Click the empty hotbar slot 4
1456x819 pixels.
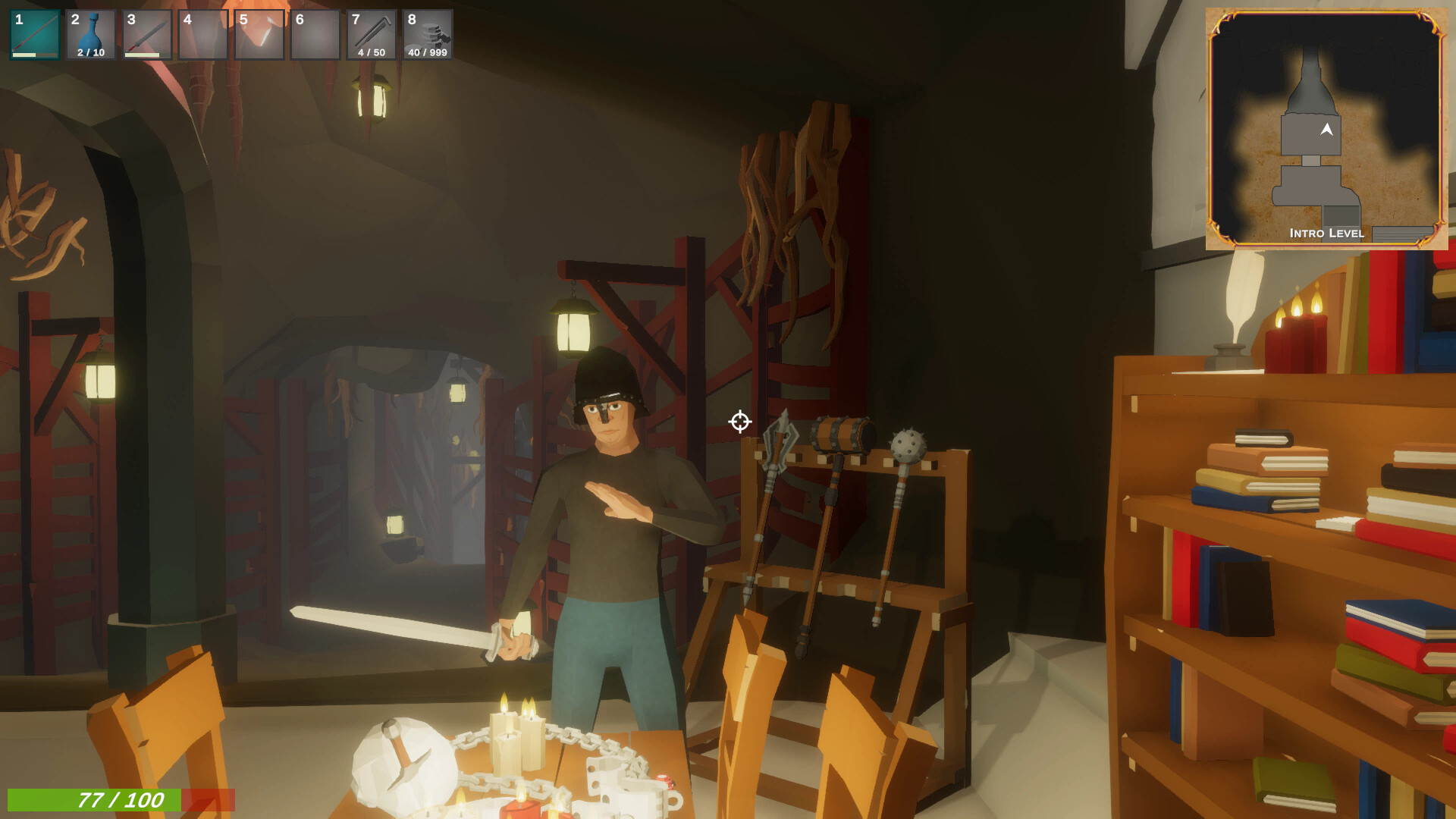202,32
